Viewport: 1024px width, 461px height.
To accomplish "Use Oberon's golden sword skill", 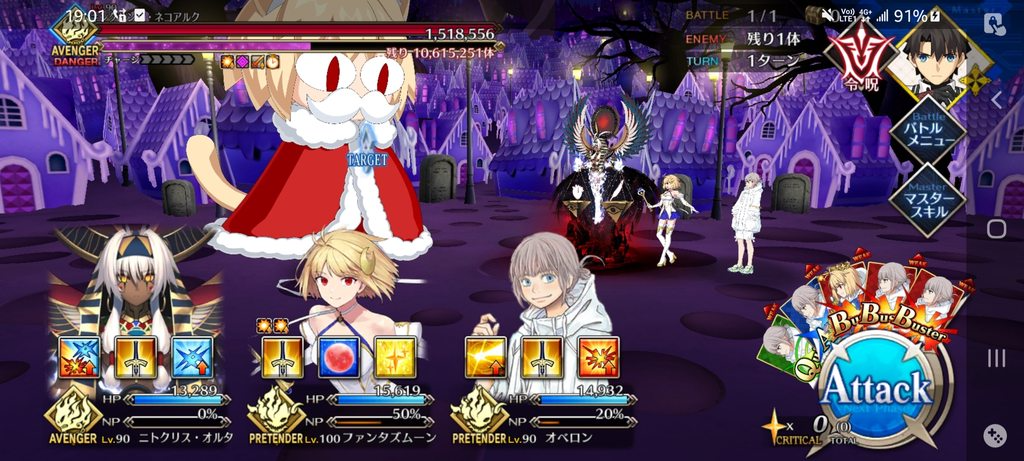I will 542,357.
